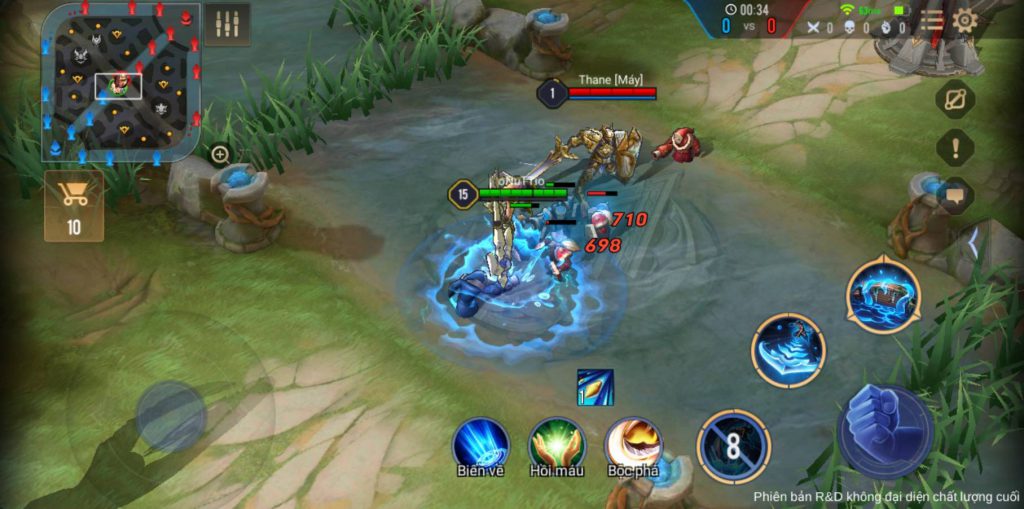Viewport: 1024px width, 509px height.
Task: Hit the fist basic attack button
Action: coord(885,431)
